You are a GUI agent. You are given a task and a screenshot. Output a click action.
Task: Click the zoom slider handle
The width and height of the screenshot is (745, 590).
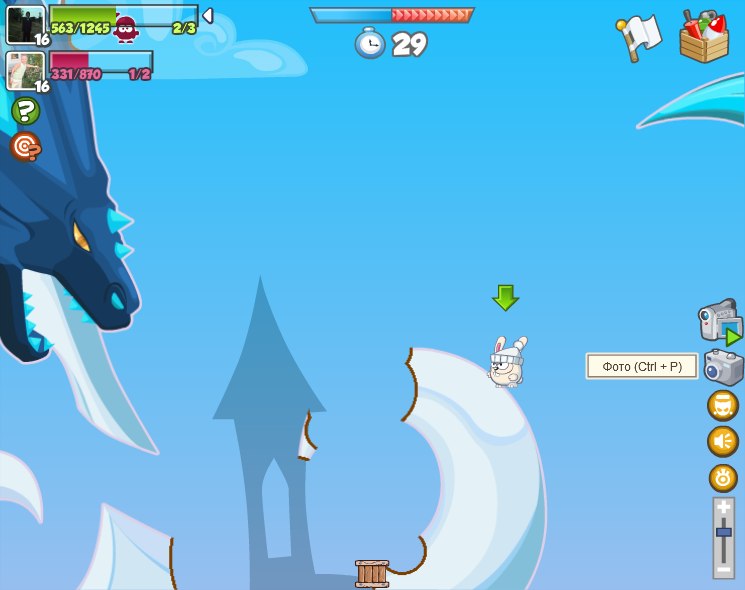[x=723, y=532]
